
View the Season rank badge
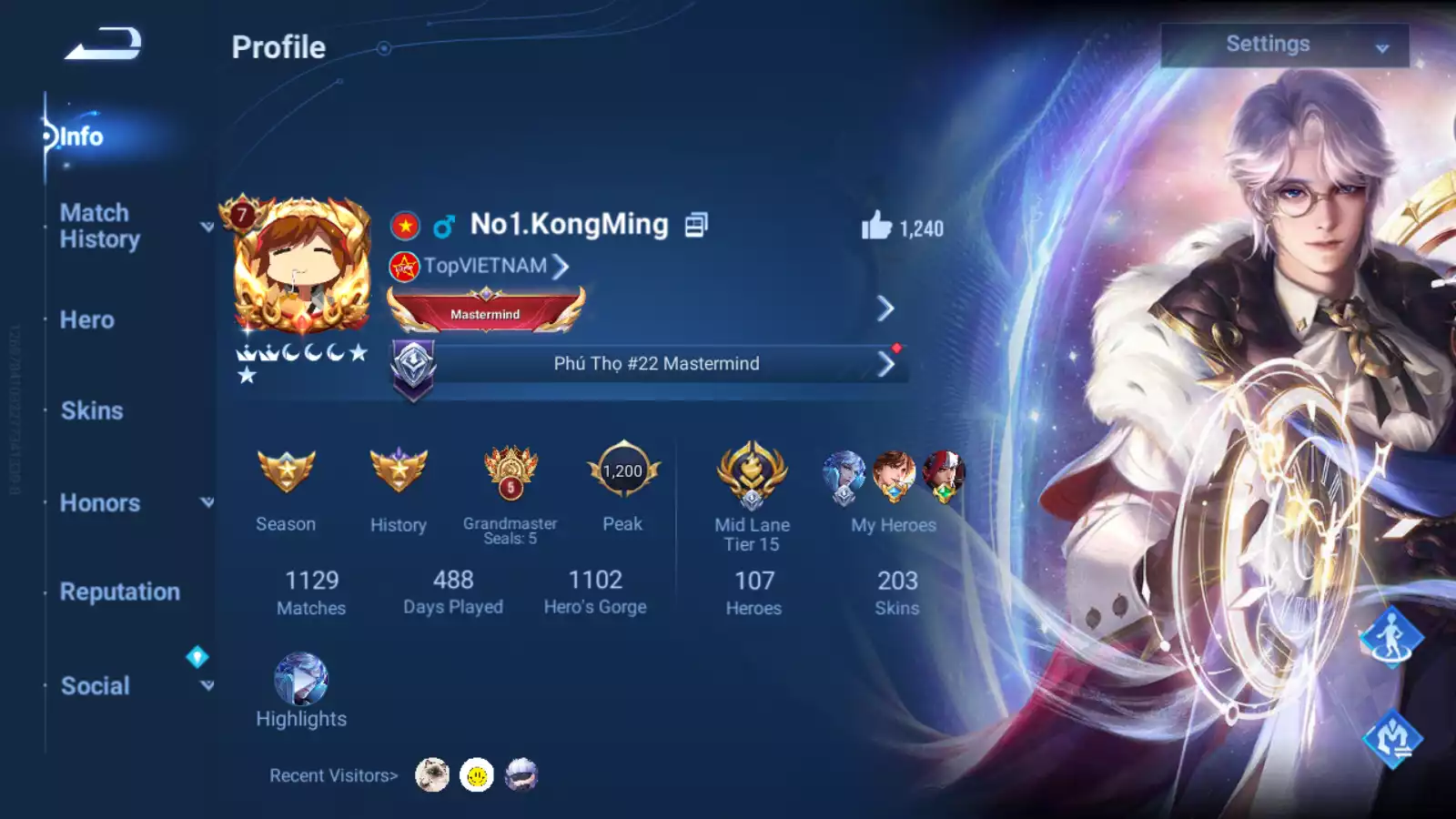pyautogui.click(x=286, y=472)
